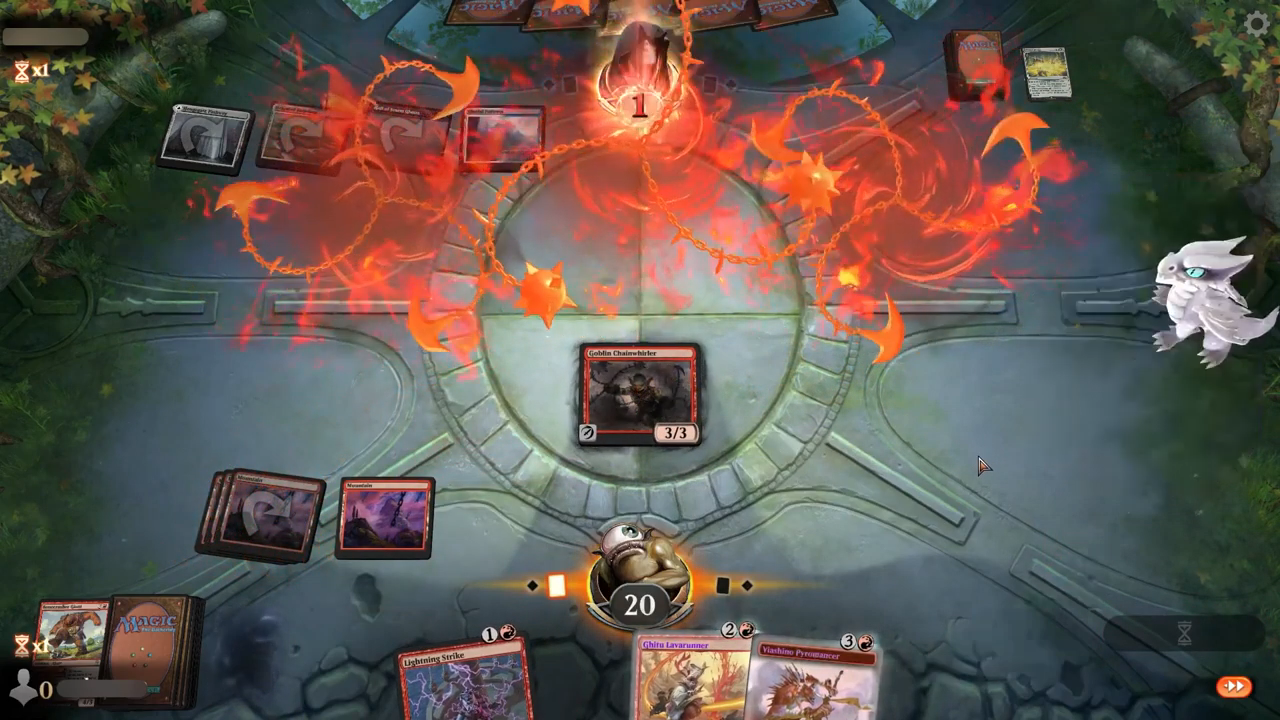Click the hourglass timeout icon top-left
The image size is (1280, 720).
pos(20,70)
